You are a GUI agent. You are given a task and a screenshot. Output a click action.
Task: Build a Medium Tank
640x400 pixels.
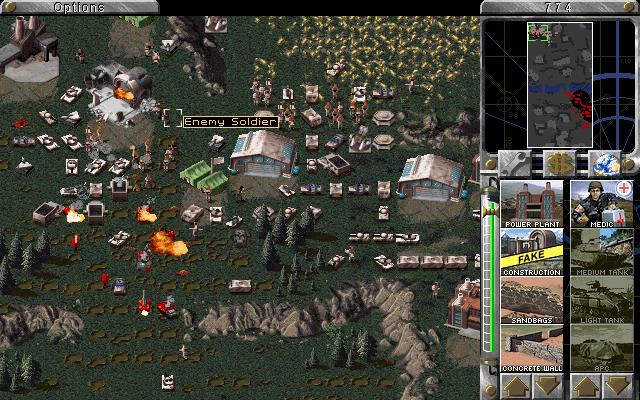coord(603,252)
